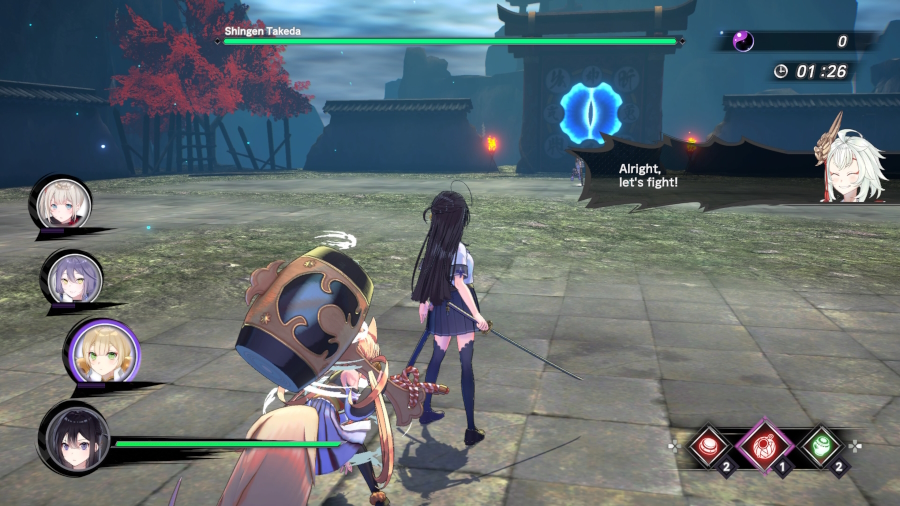This screenshot has height=506, width=900.
Task: Switch to the purple-haired party member portrait
Action: click(71, 275)
